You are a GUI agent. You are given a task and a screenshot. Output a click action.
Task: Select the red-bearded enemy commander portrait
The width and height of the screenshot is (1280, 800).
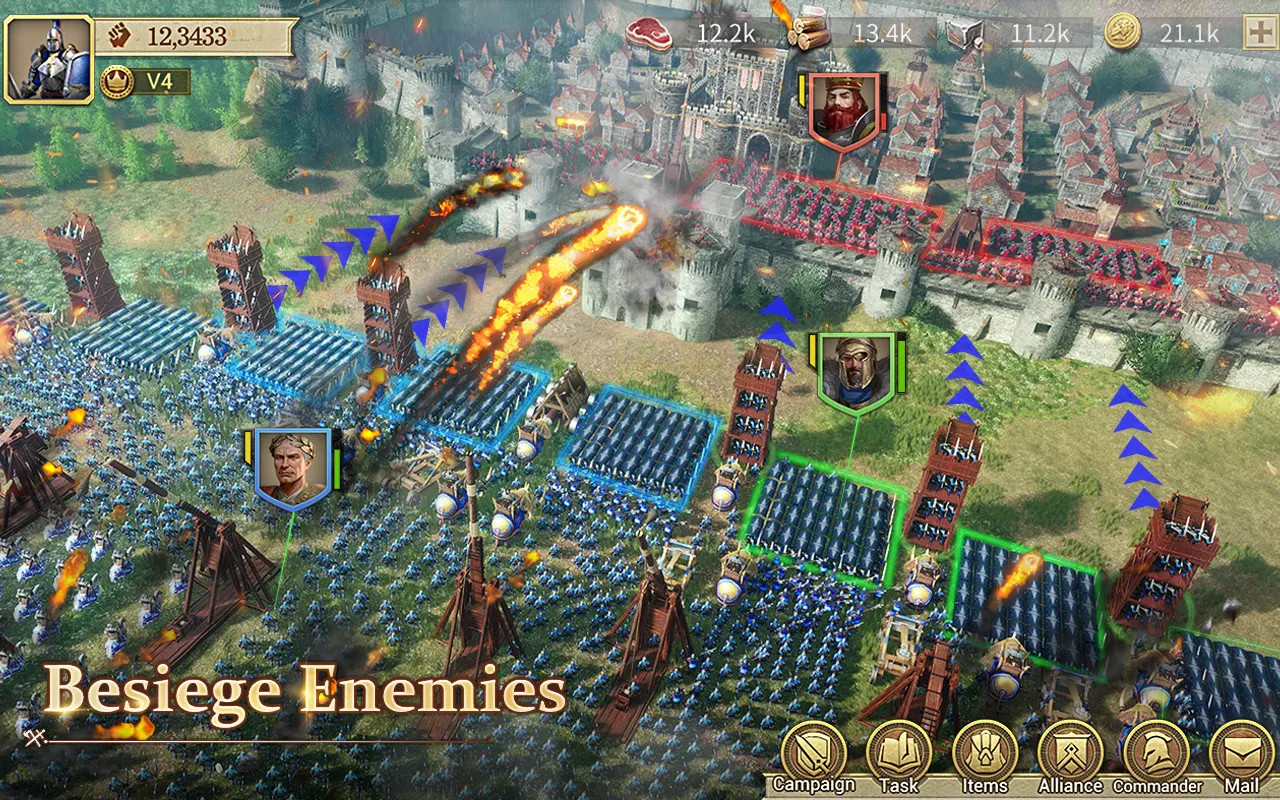tap(843, 111)
